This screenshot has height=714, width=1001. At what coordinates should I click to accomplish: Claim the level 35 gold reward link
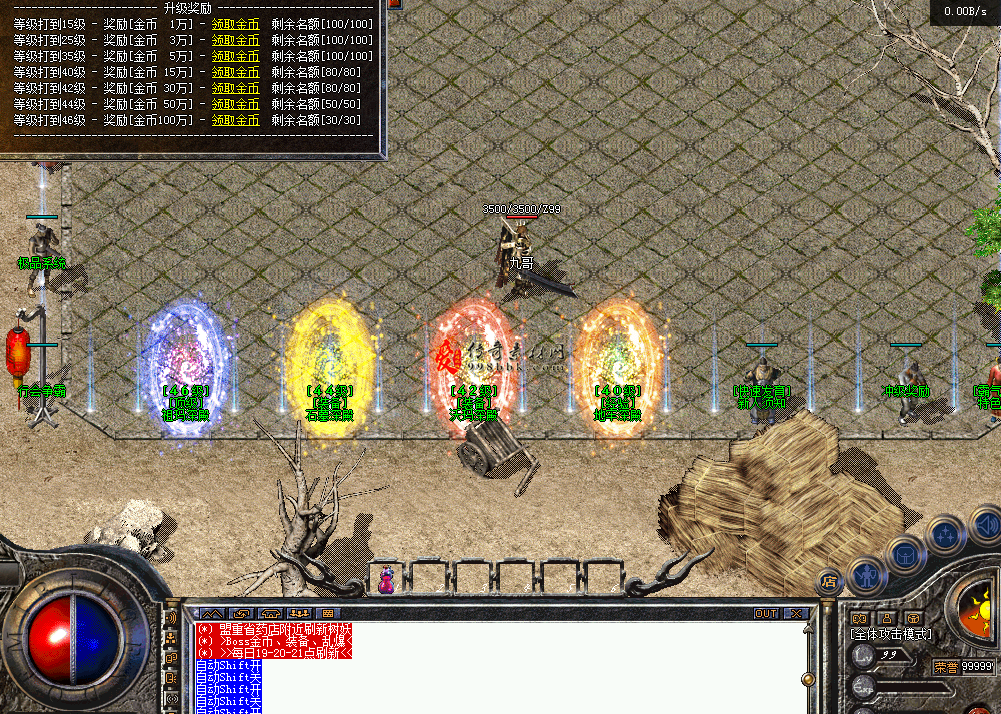[235, 56]
